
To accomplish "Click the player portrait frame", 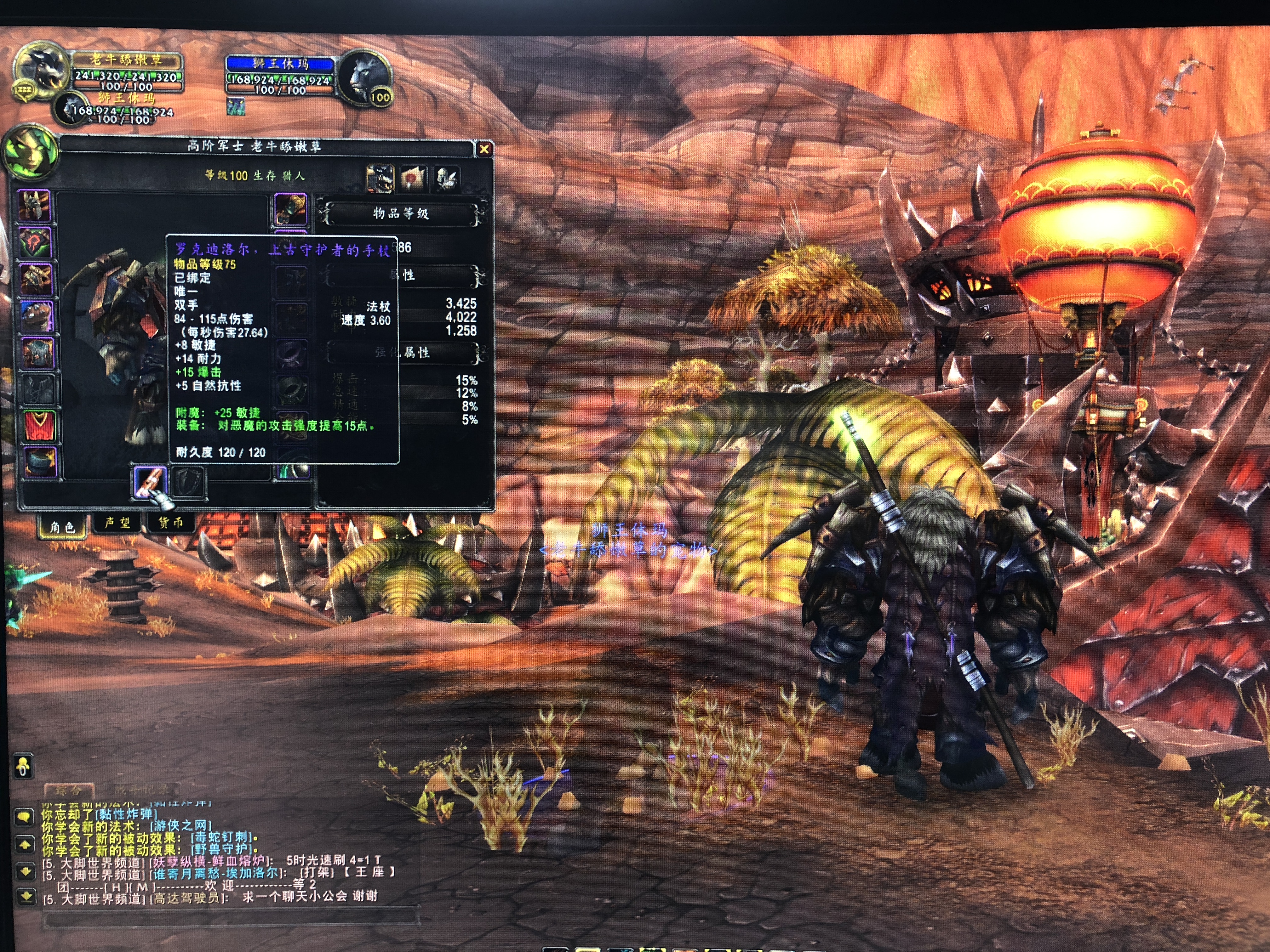I will [x=40, y=72].
